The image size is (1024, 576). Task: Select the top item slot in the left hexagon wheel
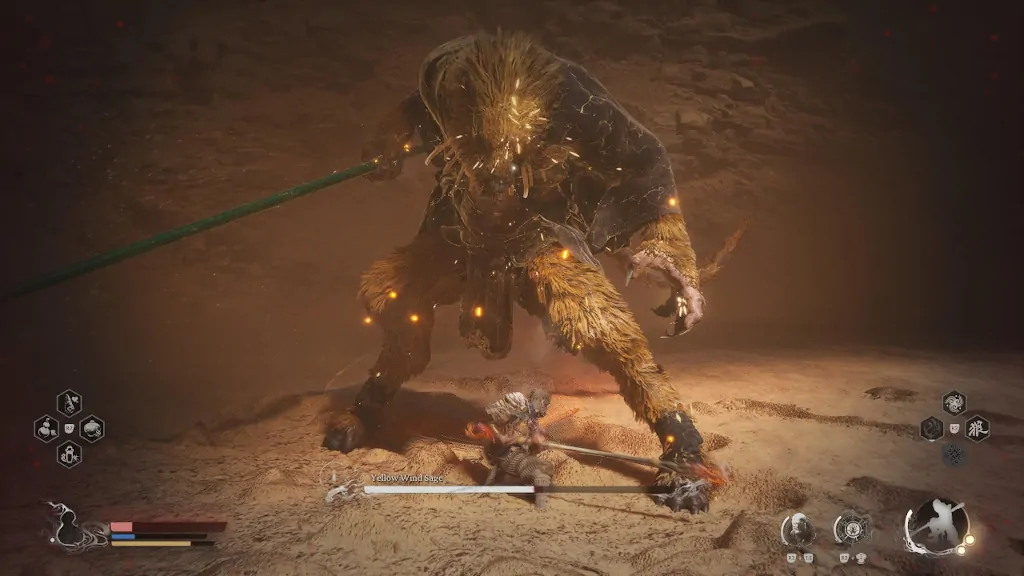(x=69, y=403)
